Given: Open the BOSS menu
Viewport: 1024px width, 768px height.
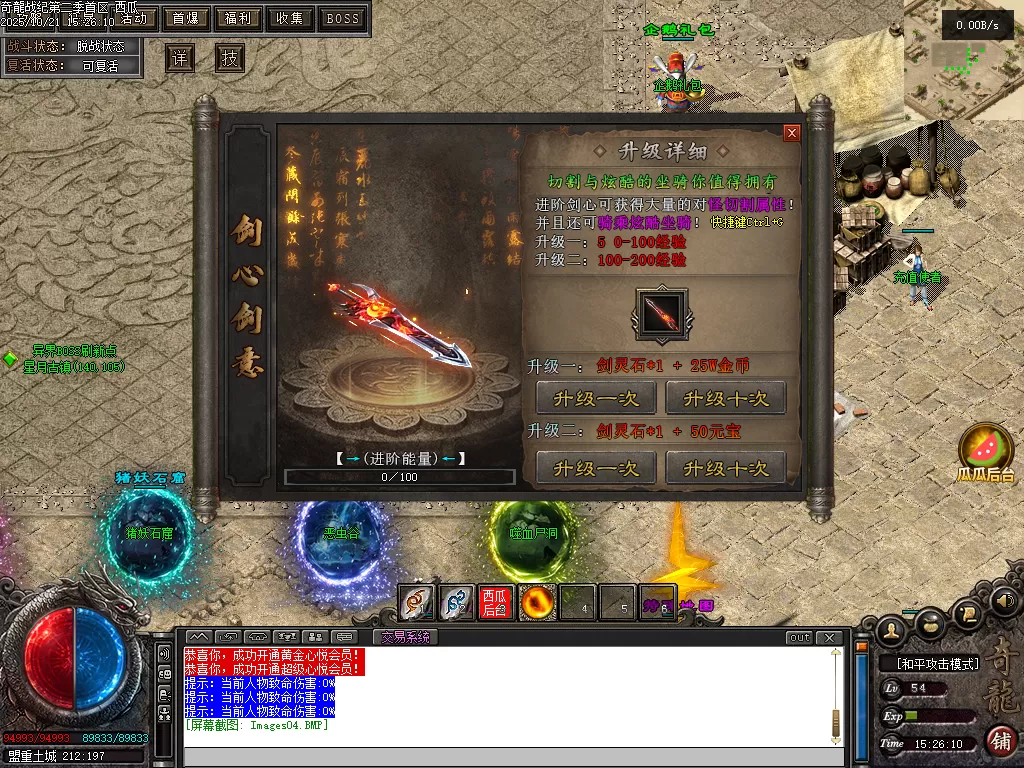Looking at the screenshot, I should click(343, 18).
